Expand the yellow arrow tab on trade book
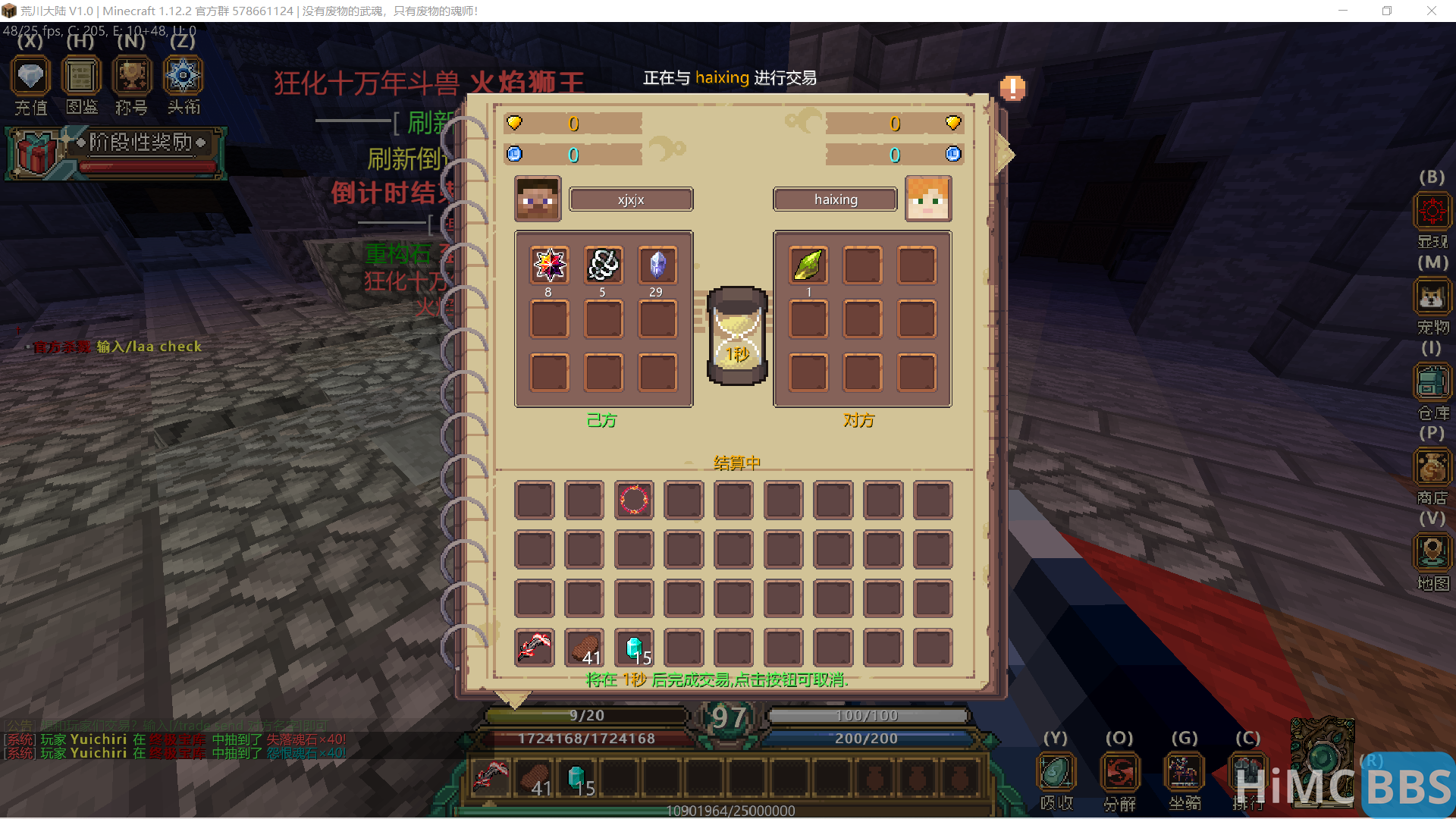 tap(1005, 155)
